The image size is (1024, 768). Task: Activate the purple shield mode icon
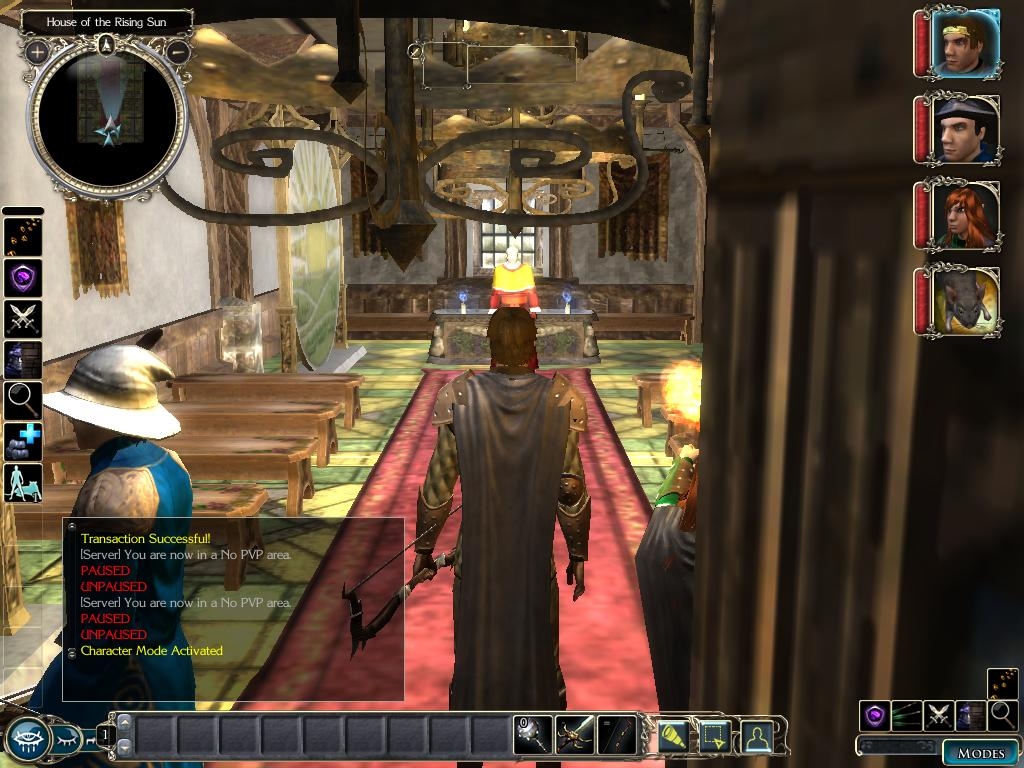pos(22,277)
